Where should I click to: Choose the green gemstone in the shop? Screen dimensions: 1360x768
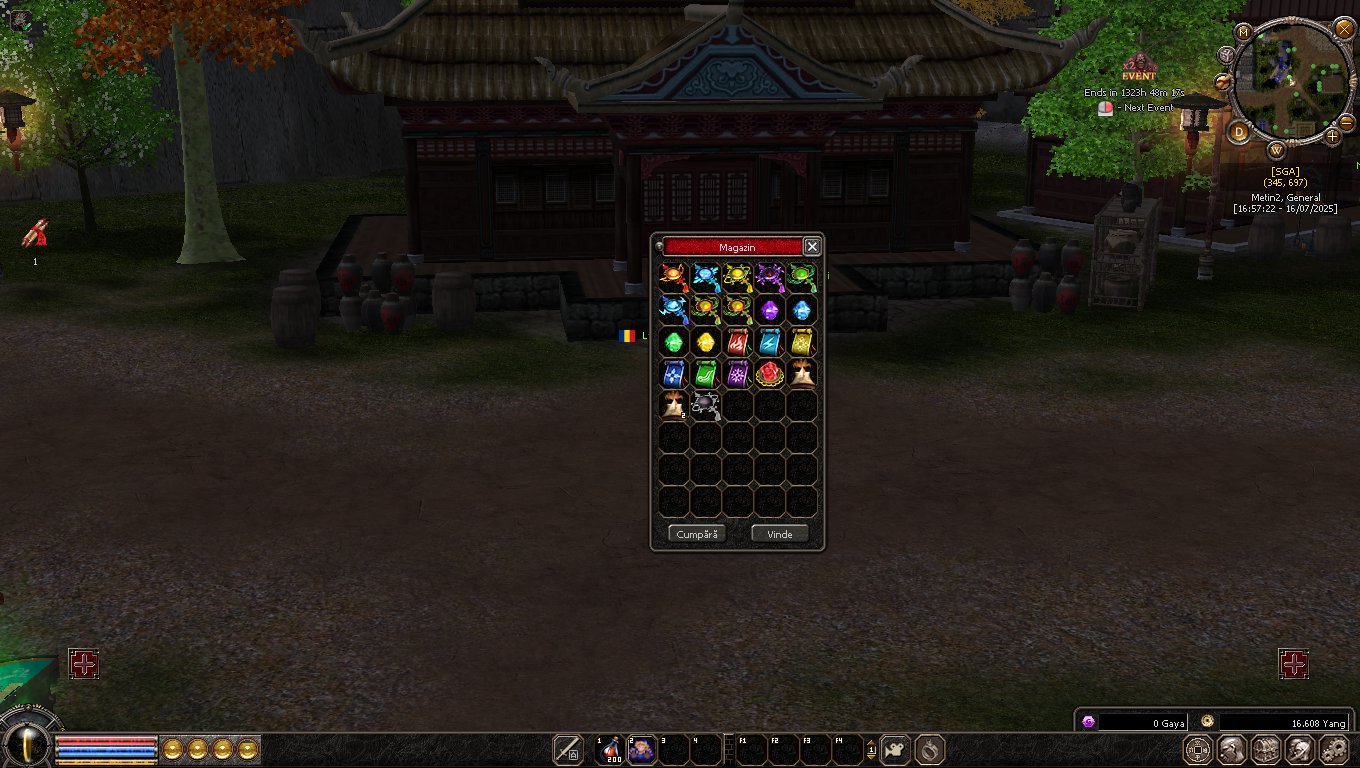(x=674, y=342)
